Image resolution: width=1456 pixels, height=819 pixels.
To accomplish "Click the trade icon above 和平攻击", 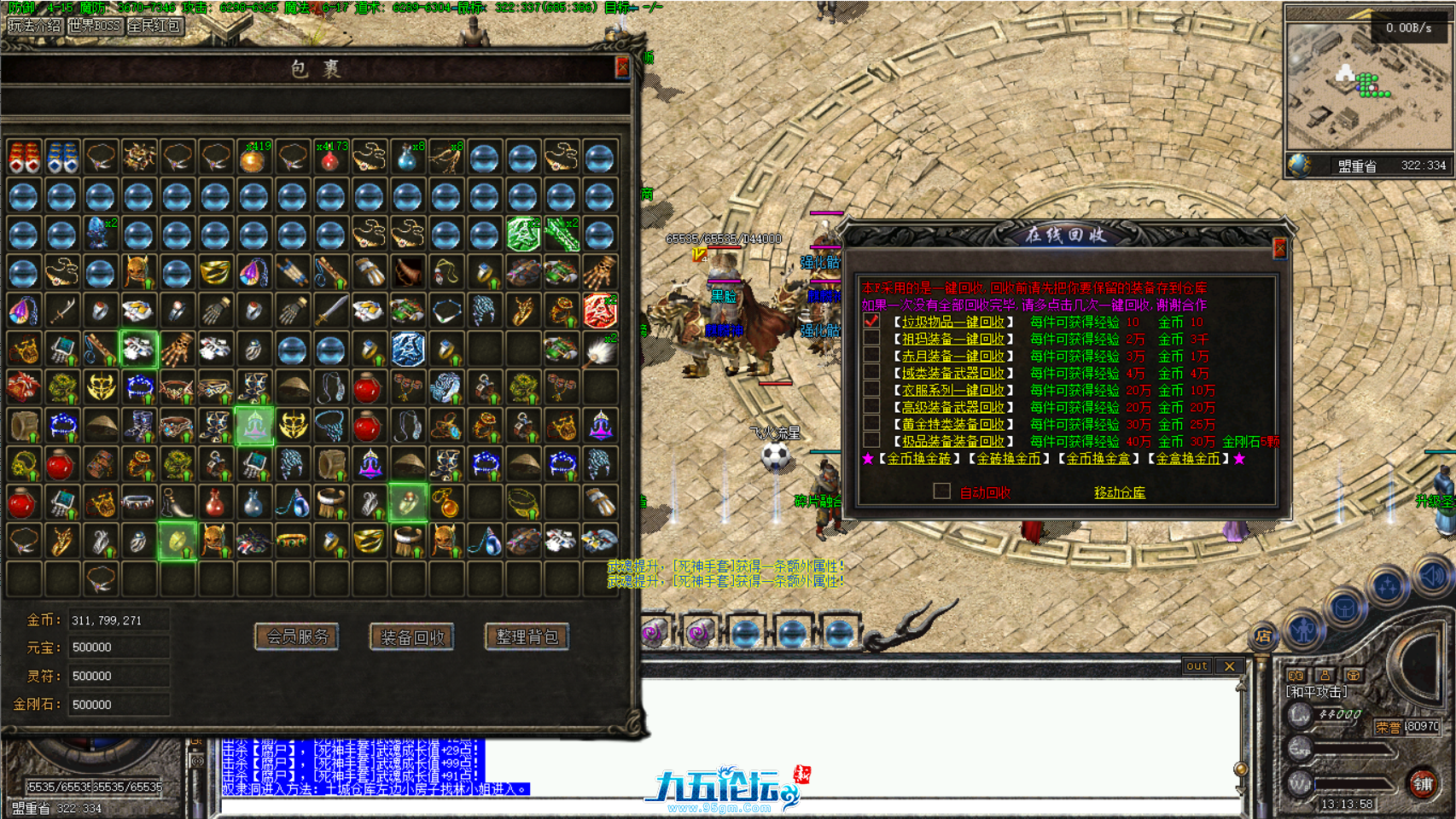I will point(1354,675).
